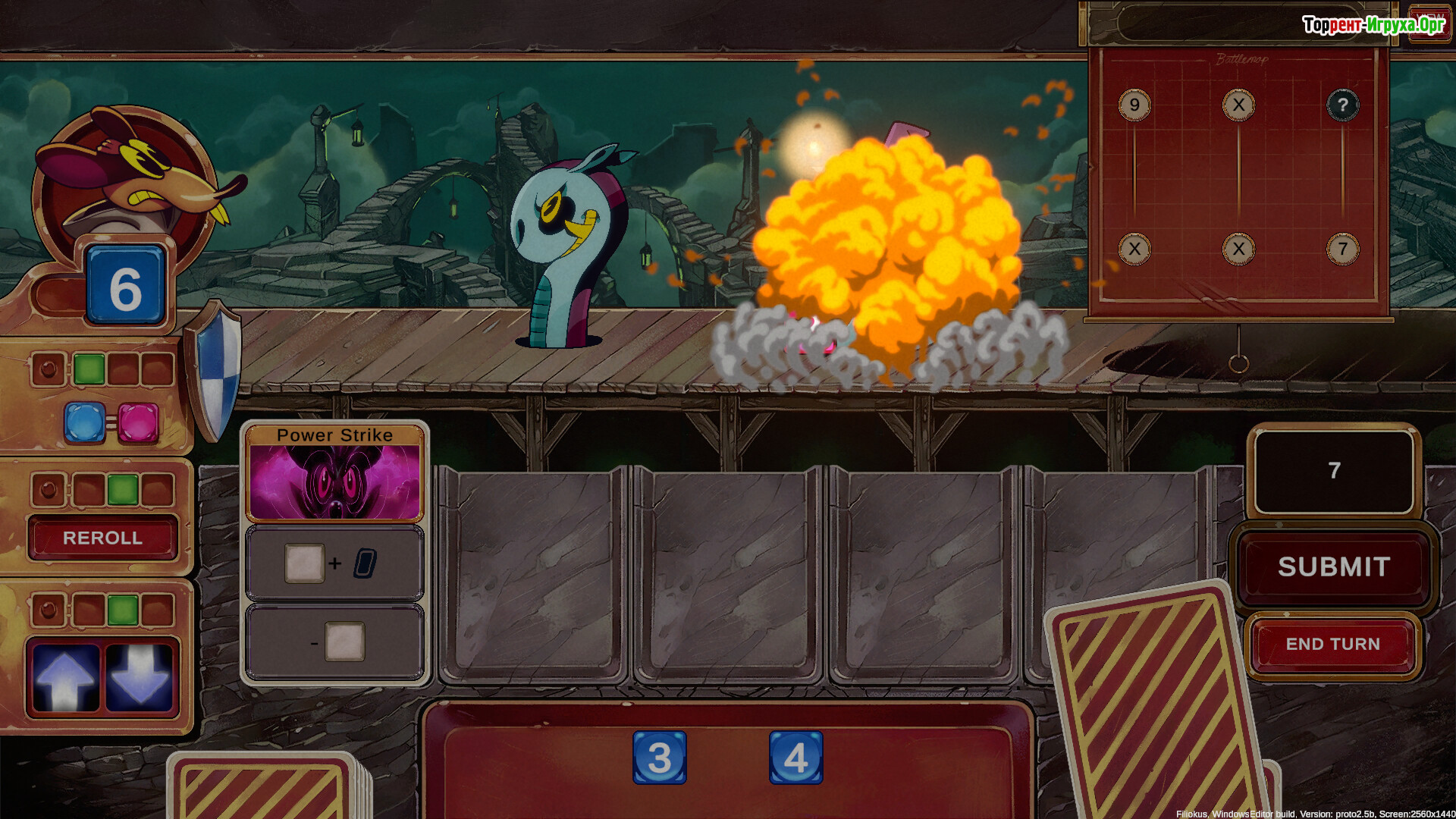Click the SUBMIT button
Image resolution: width=1456 pixels, height=819 pixels.
(x=1333, y=566)
